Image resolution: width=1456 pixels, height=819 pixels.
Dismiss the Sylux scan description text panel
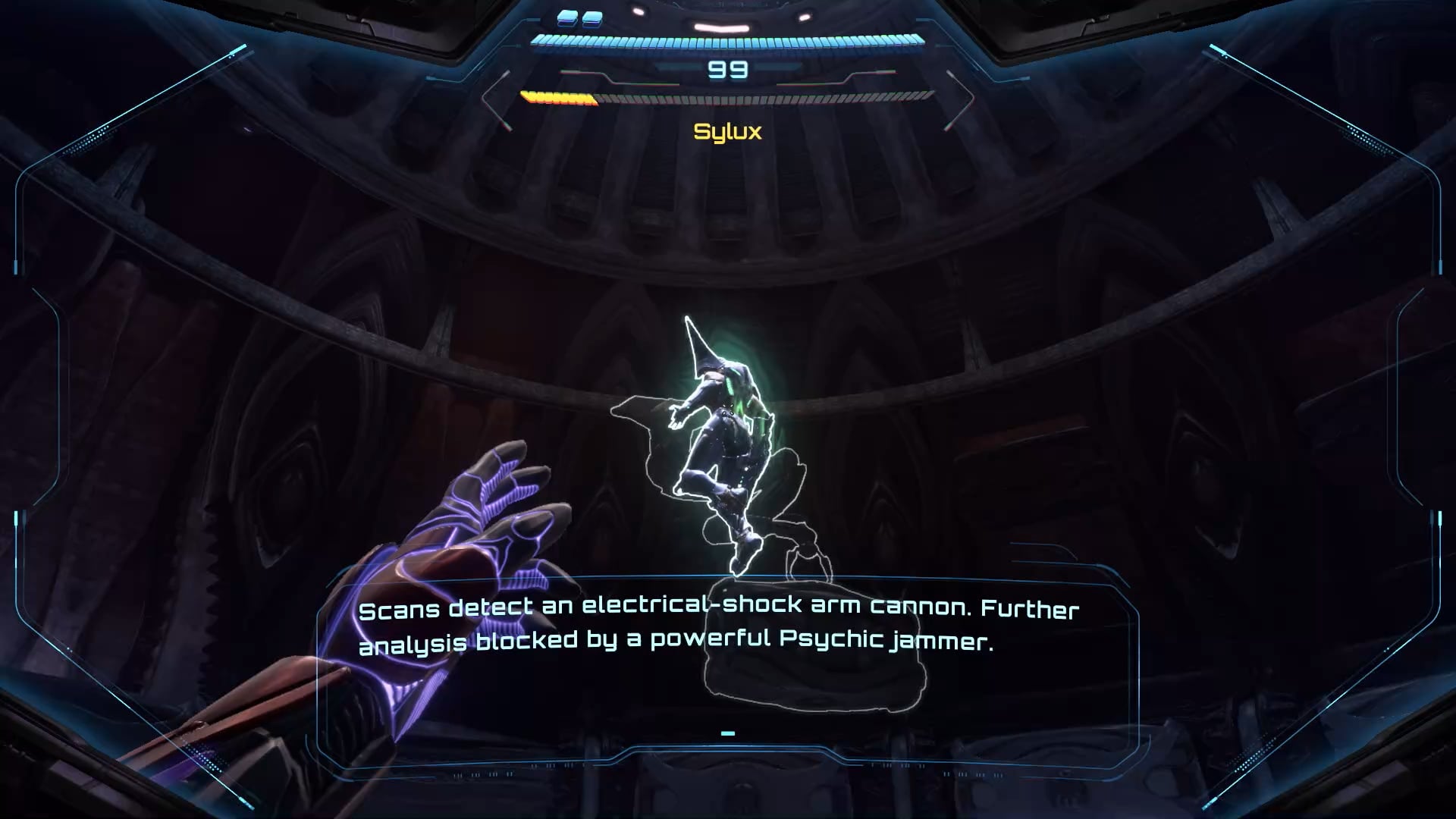click(727, 733)
